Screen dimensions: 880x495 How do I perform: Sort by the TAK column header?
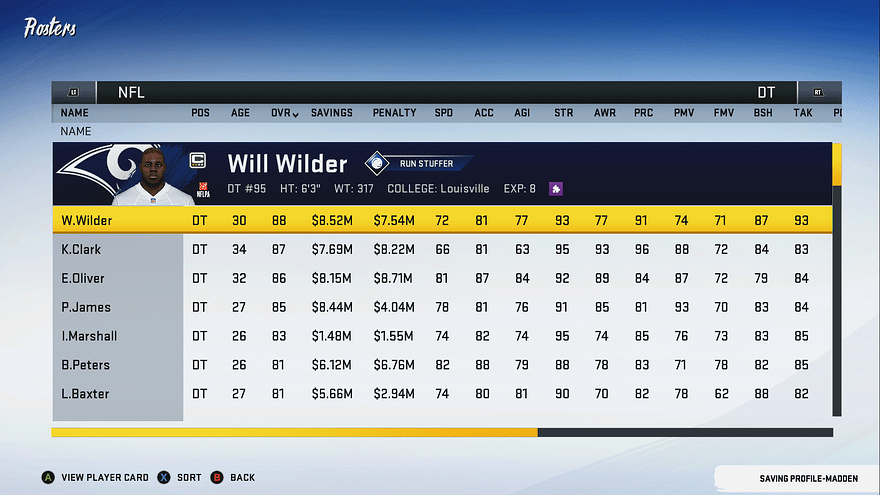pyautogui.click(x=803, y=113)
